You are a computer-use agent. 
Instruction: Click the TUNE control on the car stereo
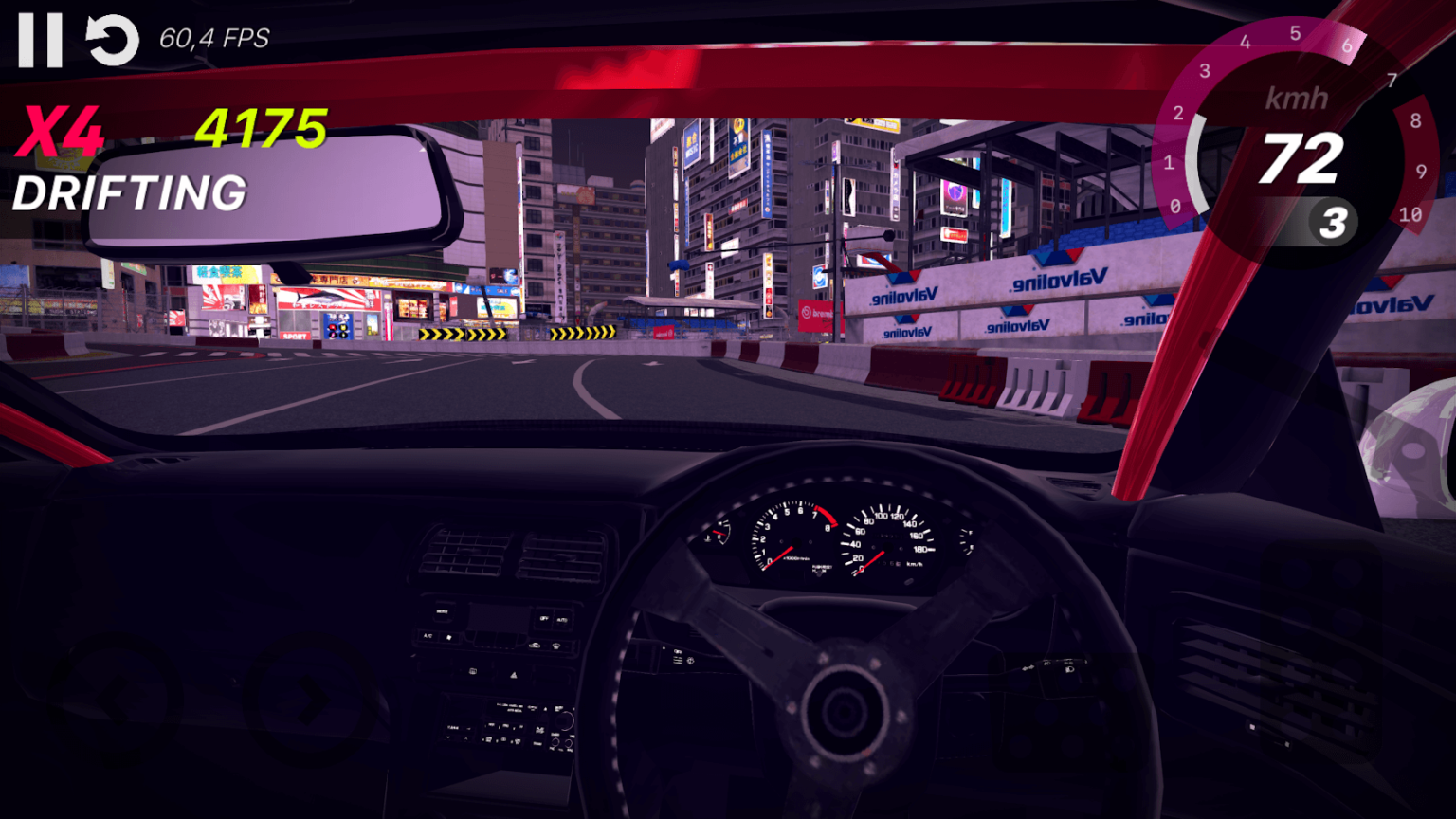454,728
